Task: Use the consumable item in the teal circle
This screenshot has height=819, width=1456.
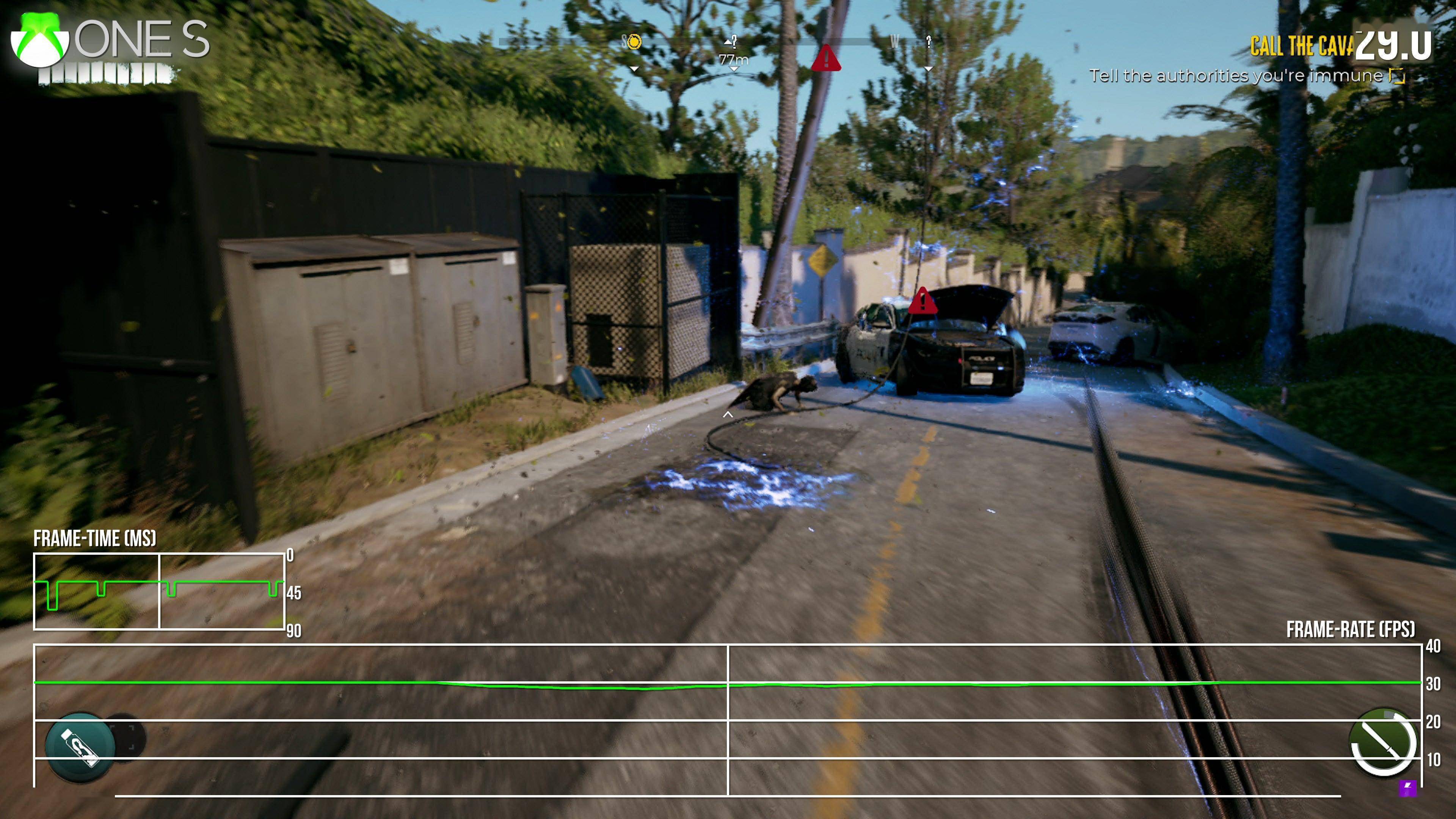Action: 80,747
